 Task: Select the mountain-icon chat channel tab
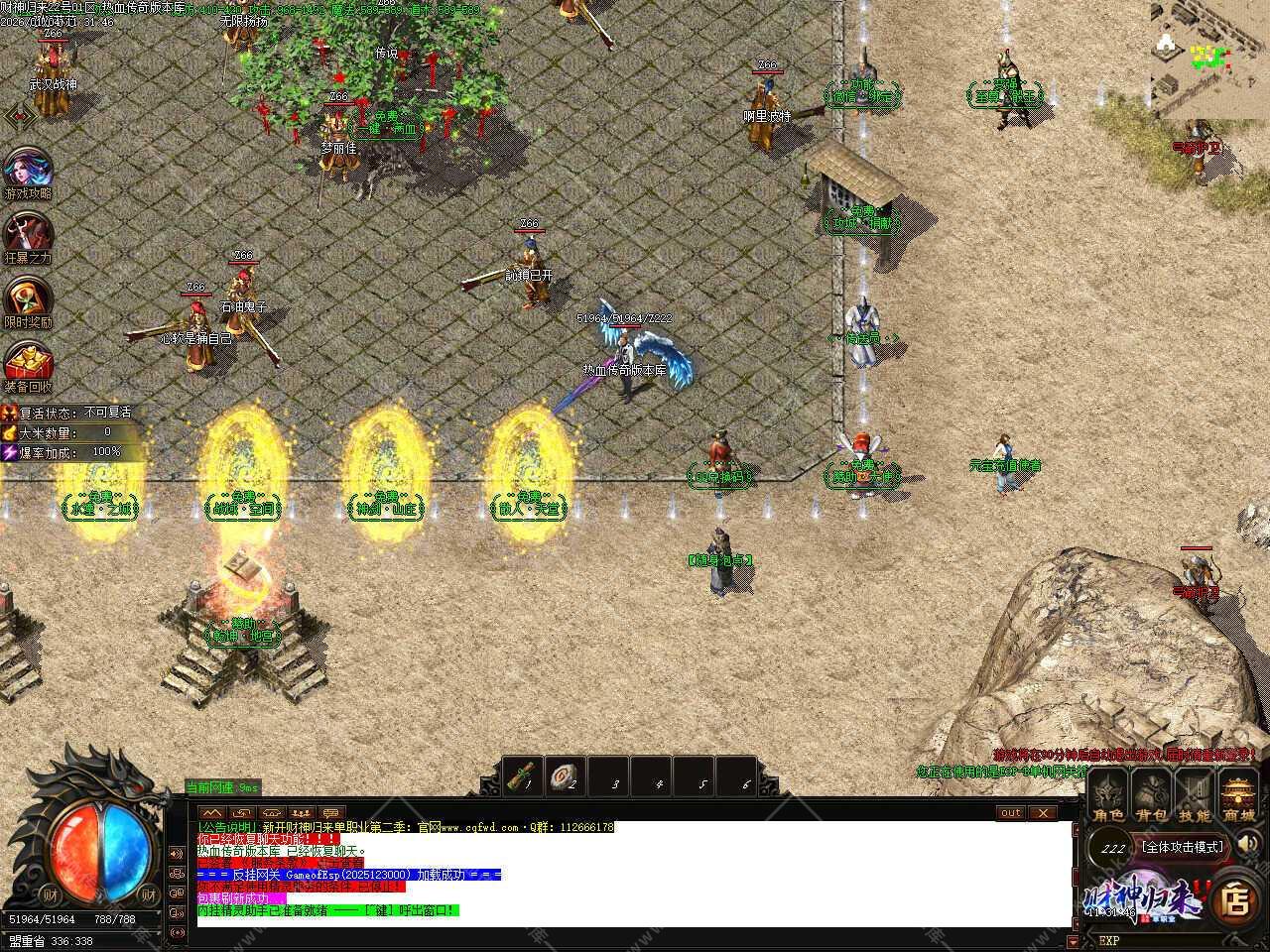tap(210, 813)
